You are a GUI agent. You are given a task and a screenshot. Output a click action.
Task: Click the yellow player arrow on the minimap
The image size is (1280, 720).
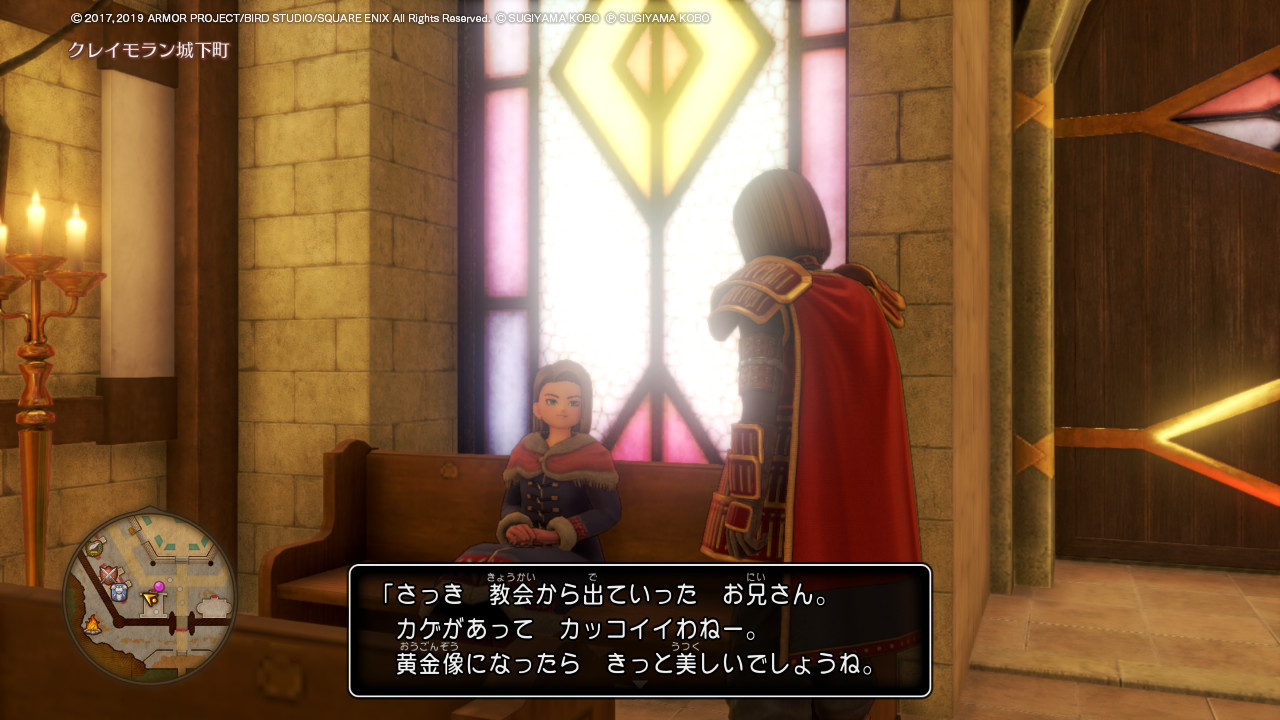(150, 599)
